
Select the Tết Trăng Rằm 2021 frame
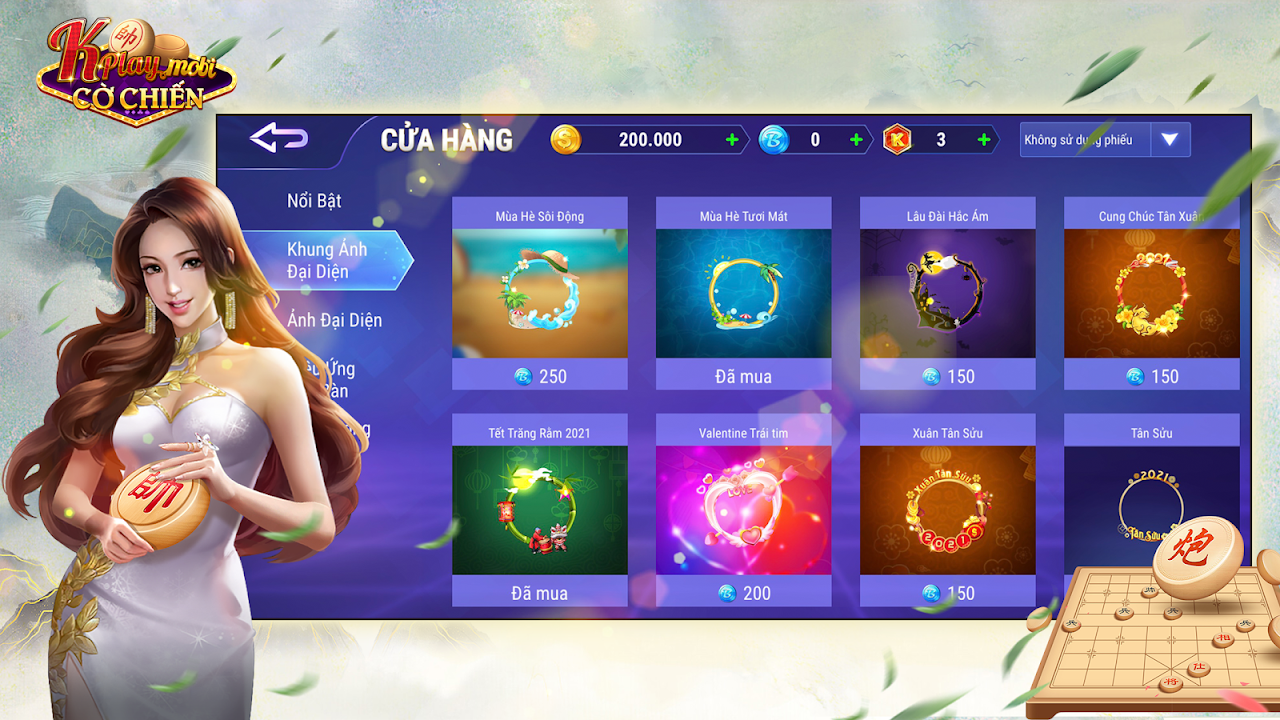[x=540, y=510]
